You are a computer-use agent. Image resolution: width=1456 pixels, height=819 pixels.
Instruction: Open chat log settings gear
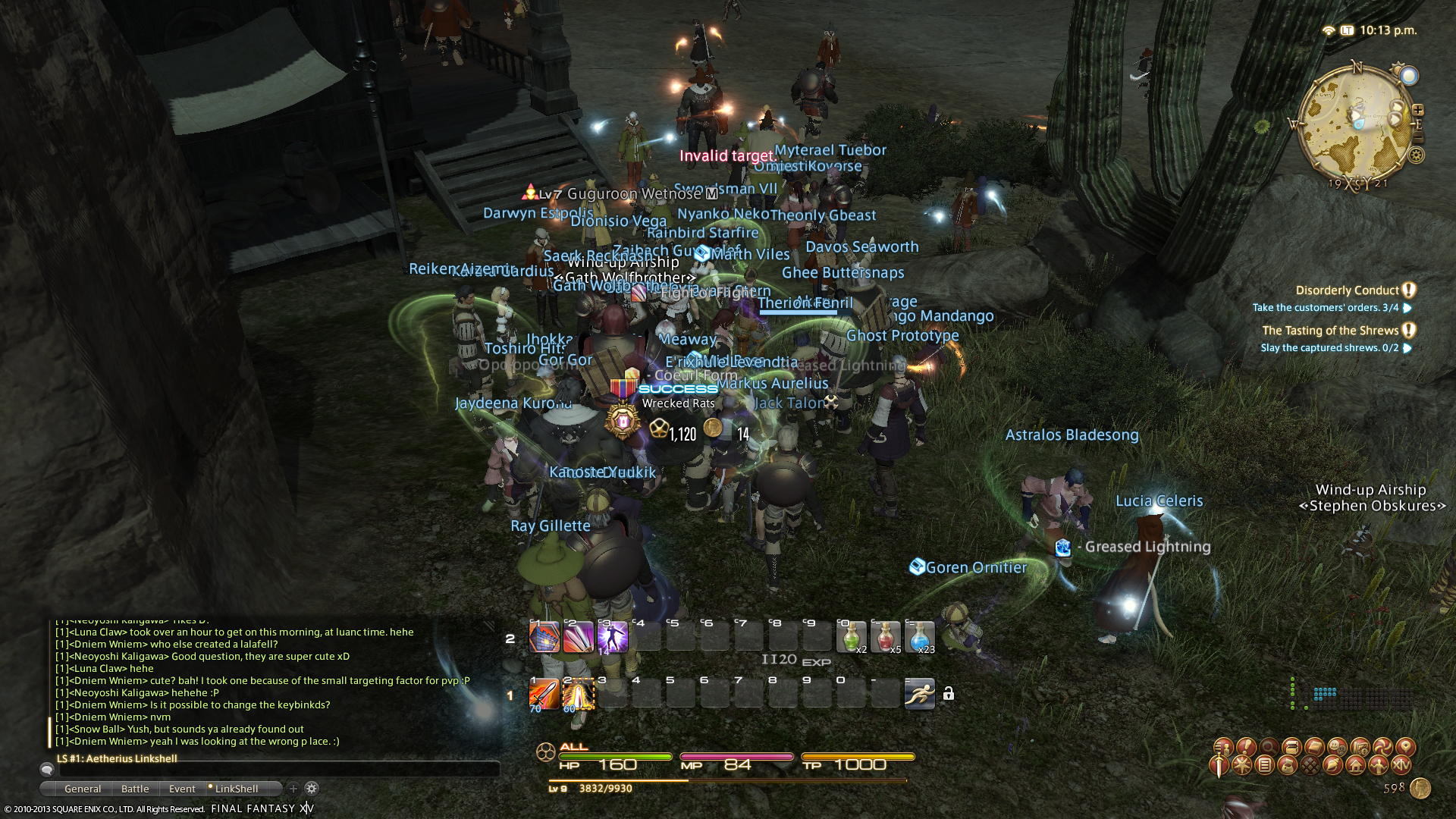point(312,789)
